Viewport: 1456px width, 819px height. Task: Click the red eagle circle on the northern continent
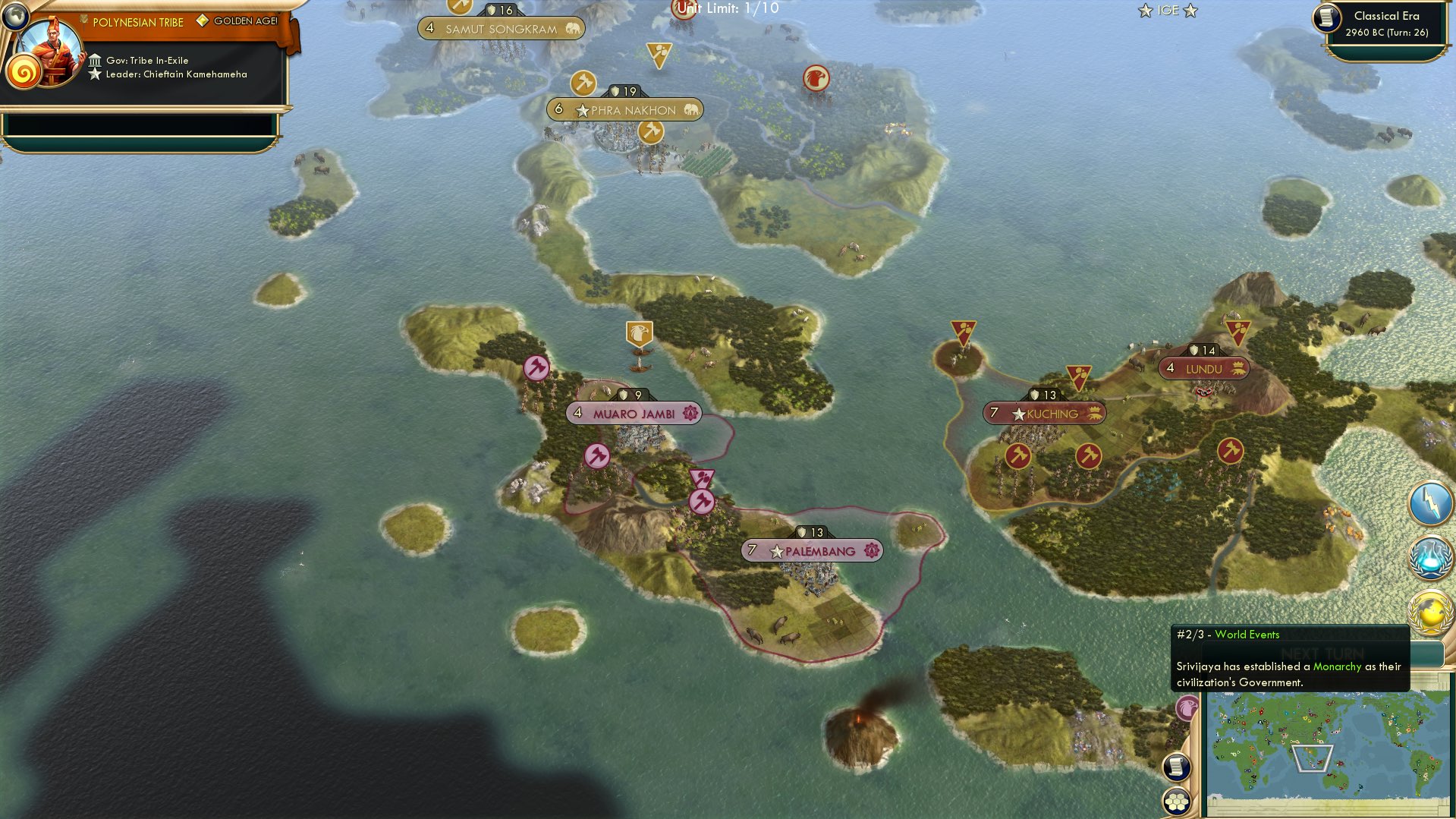coord(816,78)
